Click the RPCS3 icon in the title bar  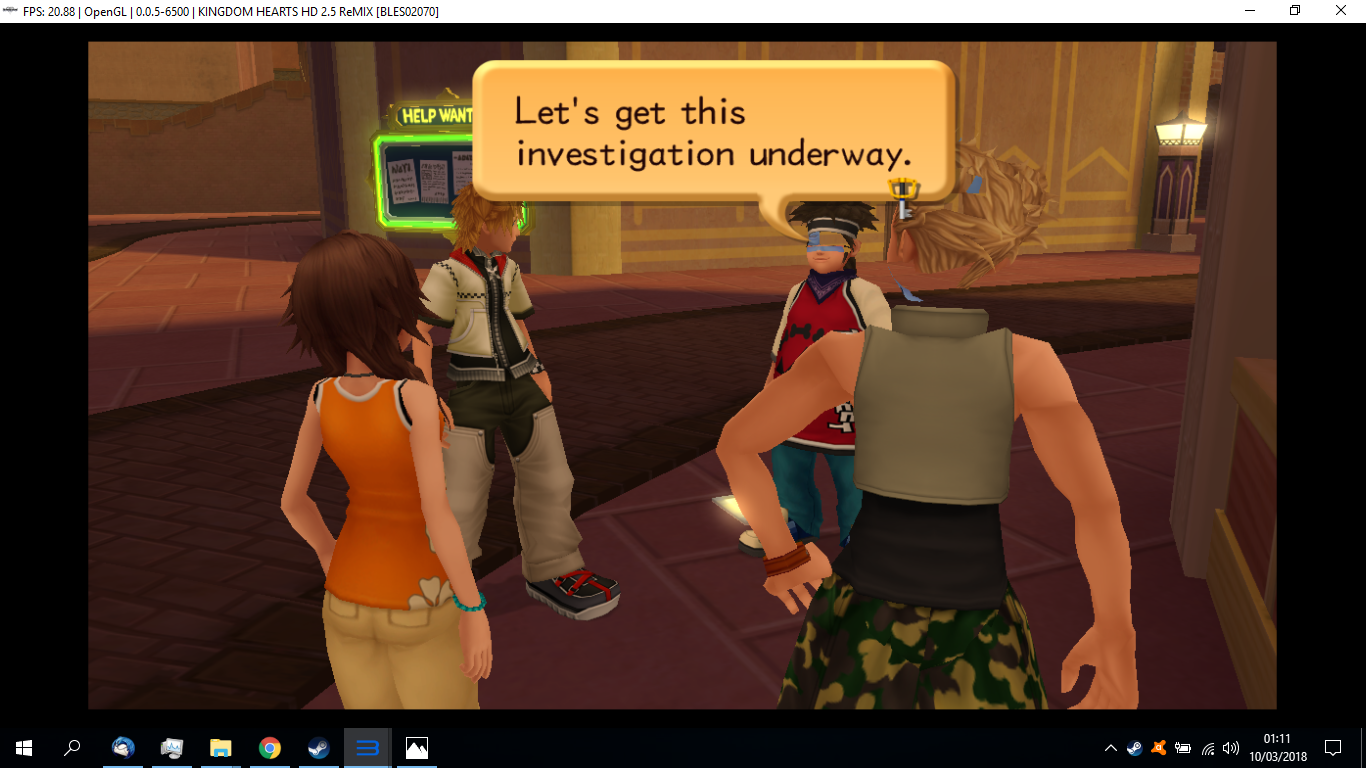point(8,11)
